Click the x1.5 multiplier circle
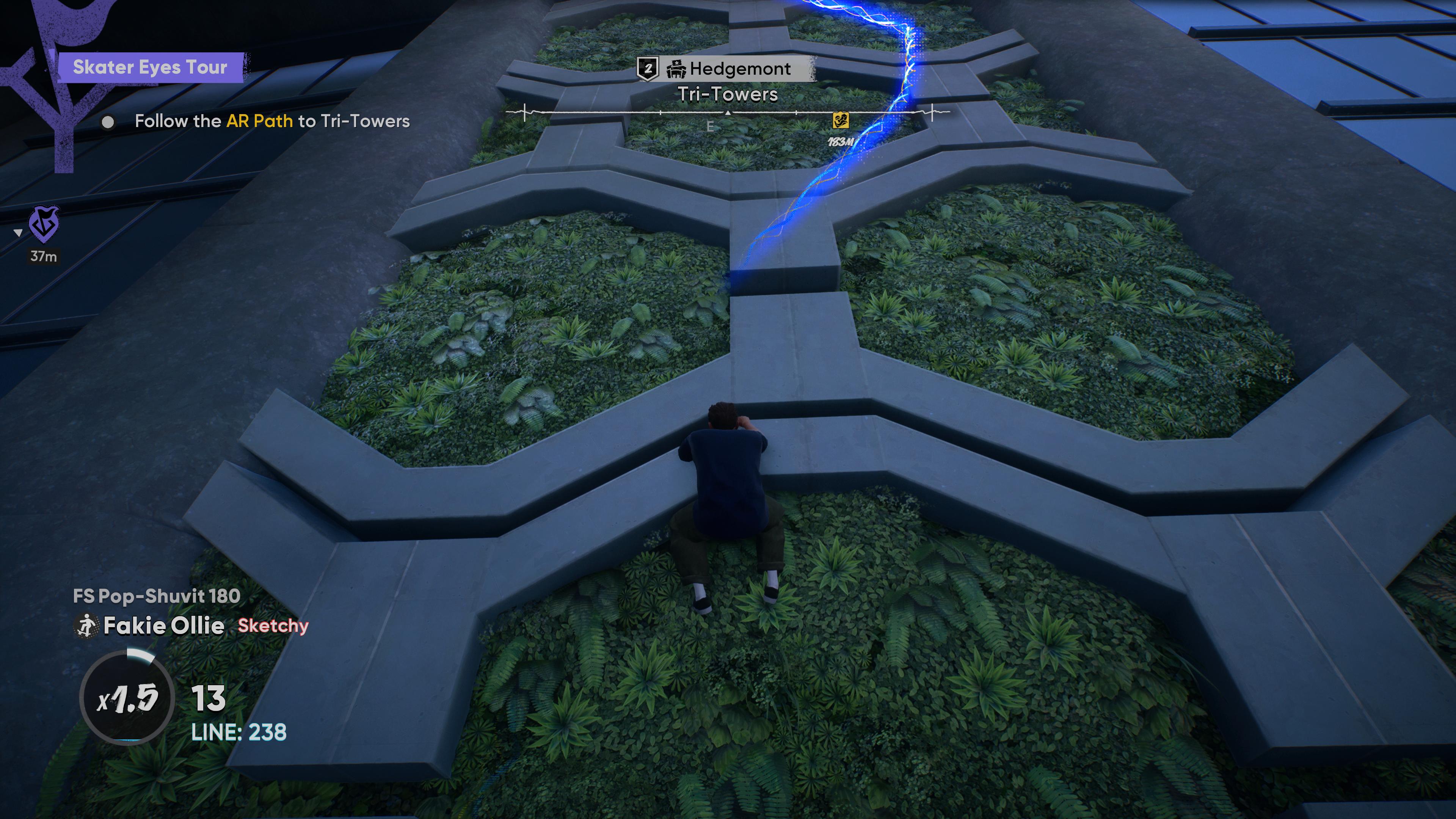The width and height of the screenshot is (1456, 819). 127,698
